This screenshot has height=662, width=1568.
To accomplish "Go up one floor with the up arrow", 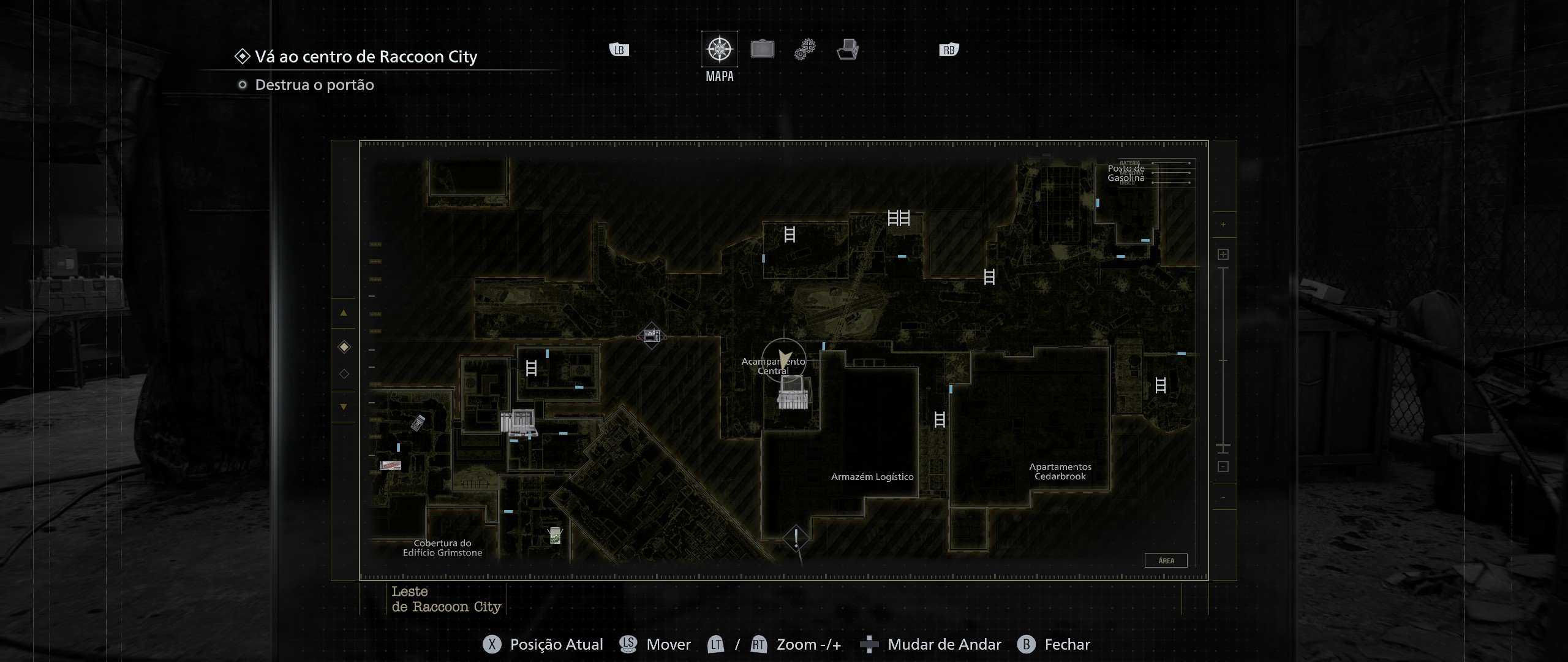I will click(x=344, y=313).
